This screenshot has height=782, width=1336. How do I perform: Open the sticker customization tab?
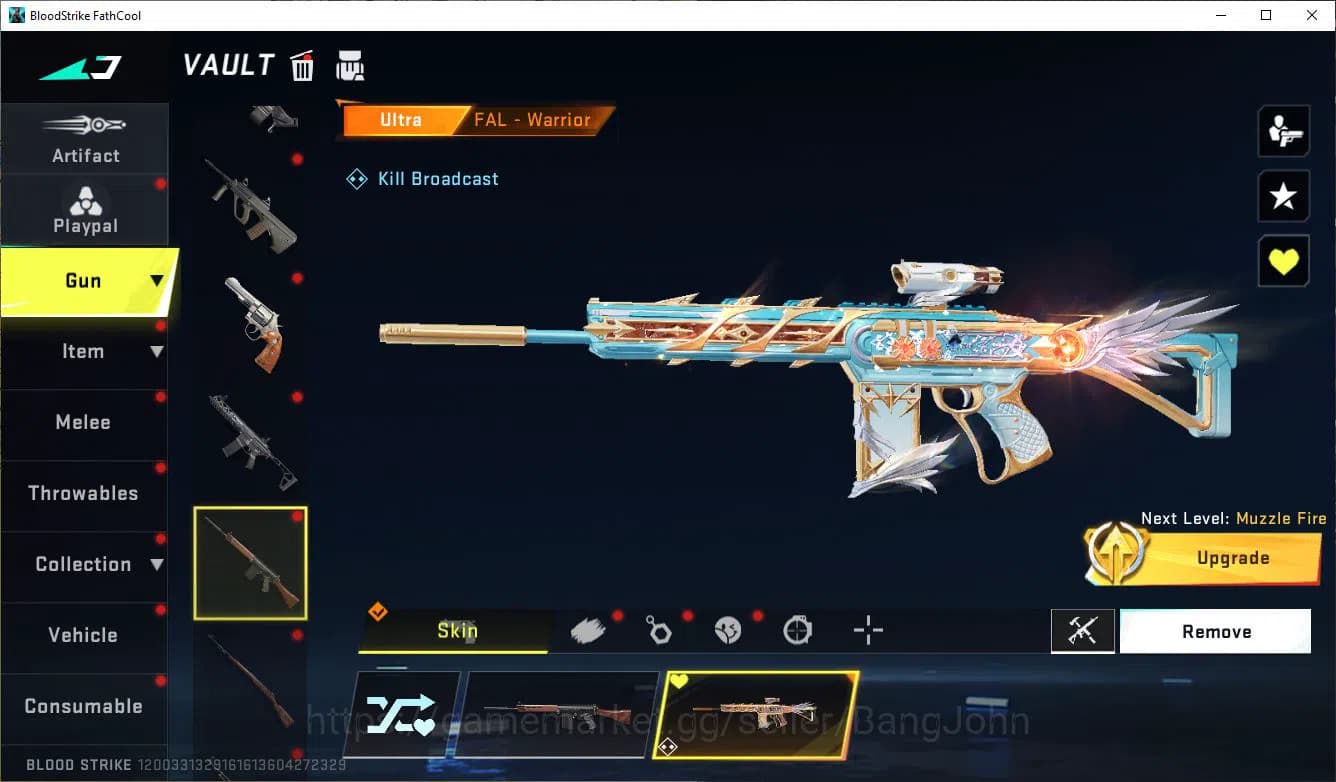point(728,630)
